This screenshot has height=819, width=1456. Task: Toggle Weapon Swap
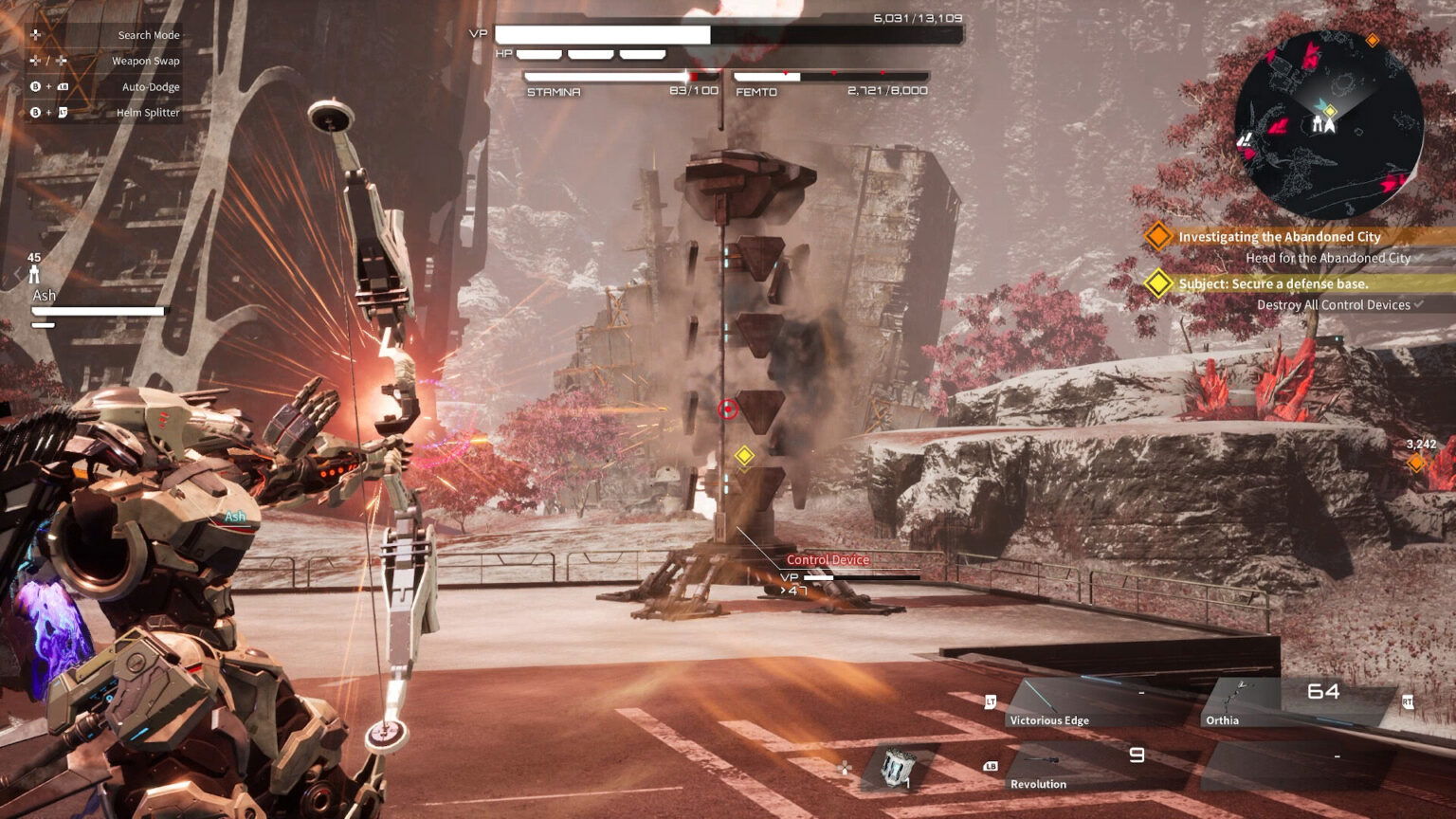point(144,60)
